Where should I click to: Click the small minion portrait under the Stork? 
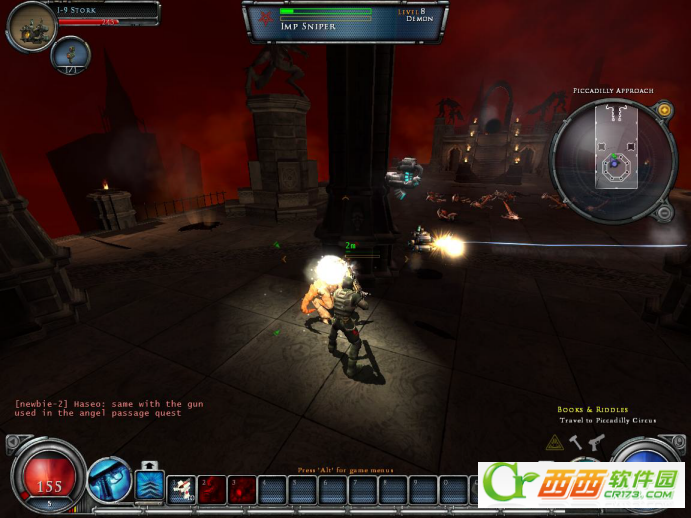coord(71,55)
